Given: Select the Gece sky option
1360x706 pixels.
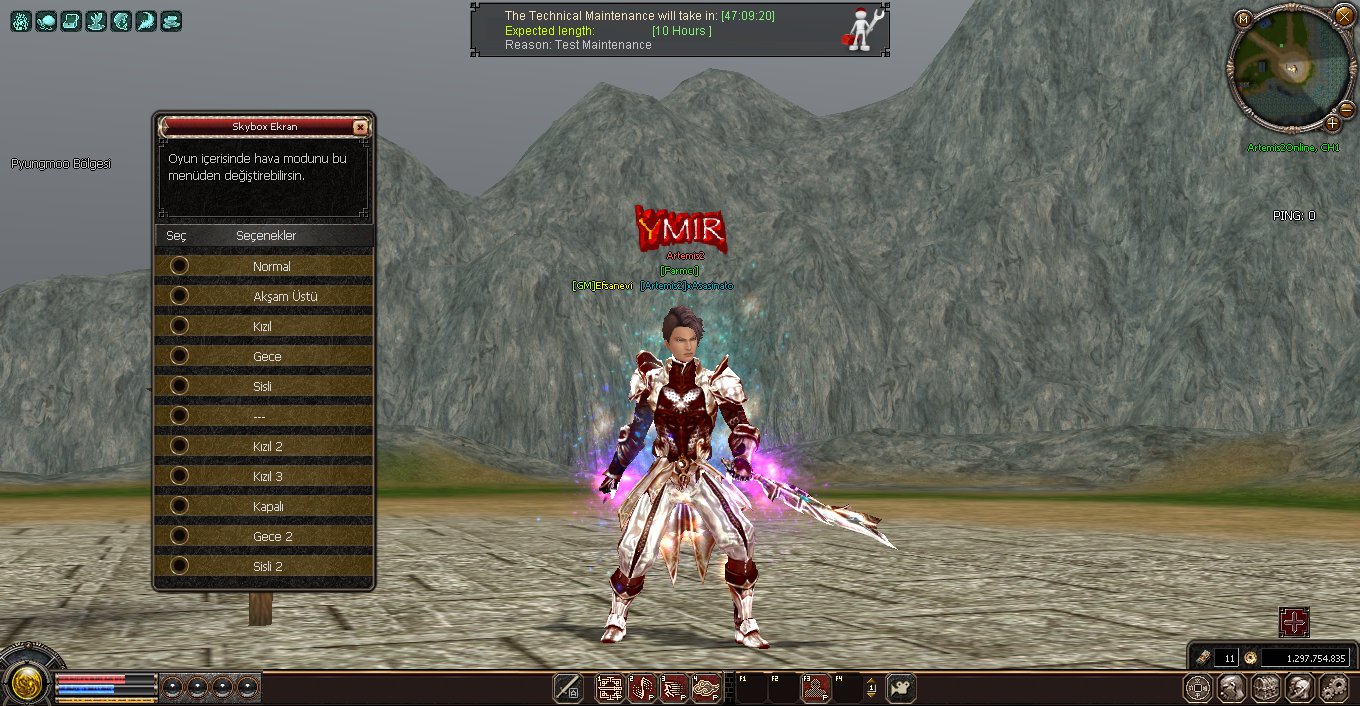Looking at the screenshot, I should 180,356.
